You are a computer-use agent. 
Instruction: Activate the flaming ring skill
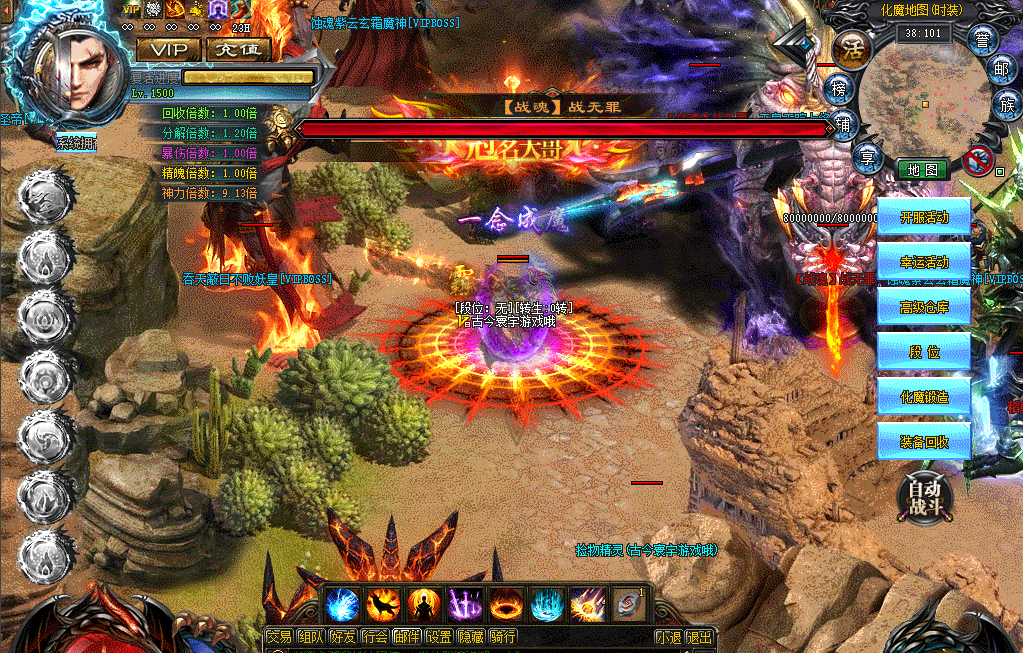click(505, 605)
